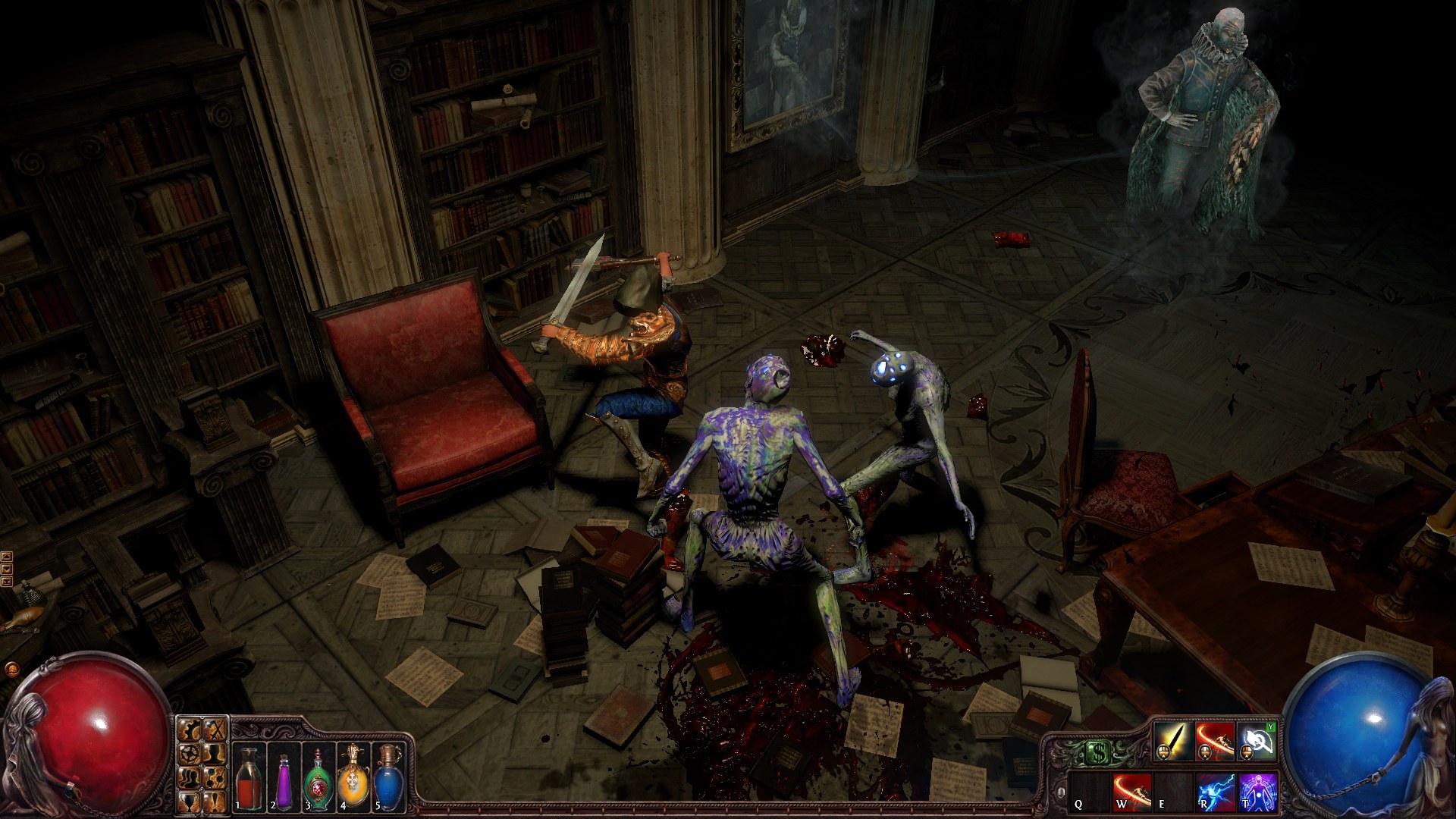
Task: Click the empty Q skill slot
Action: pyautogui.click(x=1088, y=792)
